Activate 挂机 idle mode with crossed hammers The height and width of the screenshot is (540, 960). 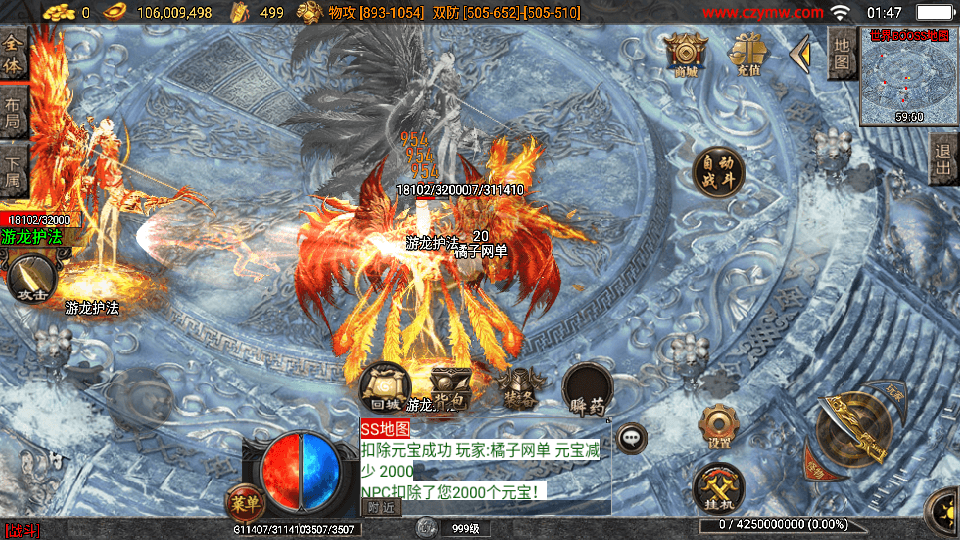click(x=718, y=489)
